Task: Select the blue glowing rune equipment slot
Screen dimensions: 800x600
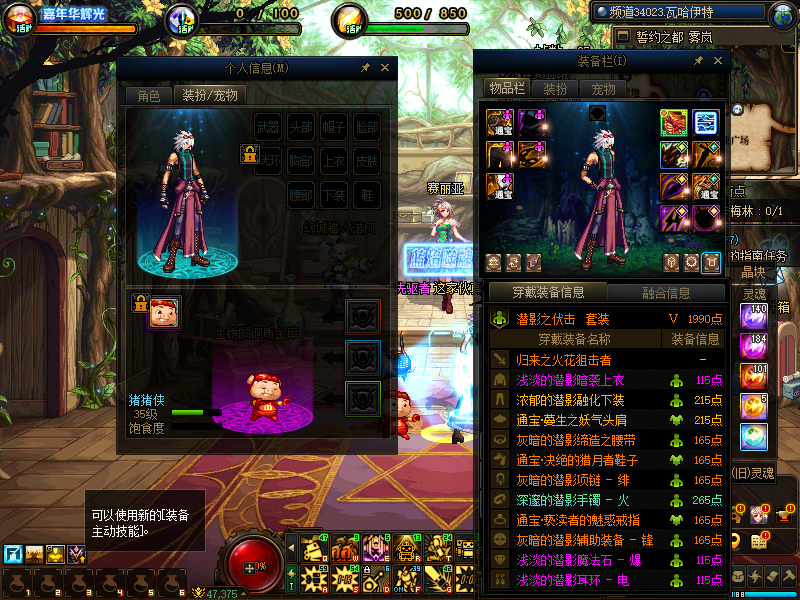Action: click(x=706, y=122)
